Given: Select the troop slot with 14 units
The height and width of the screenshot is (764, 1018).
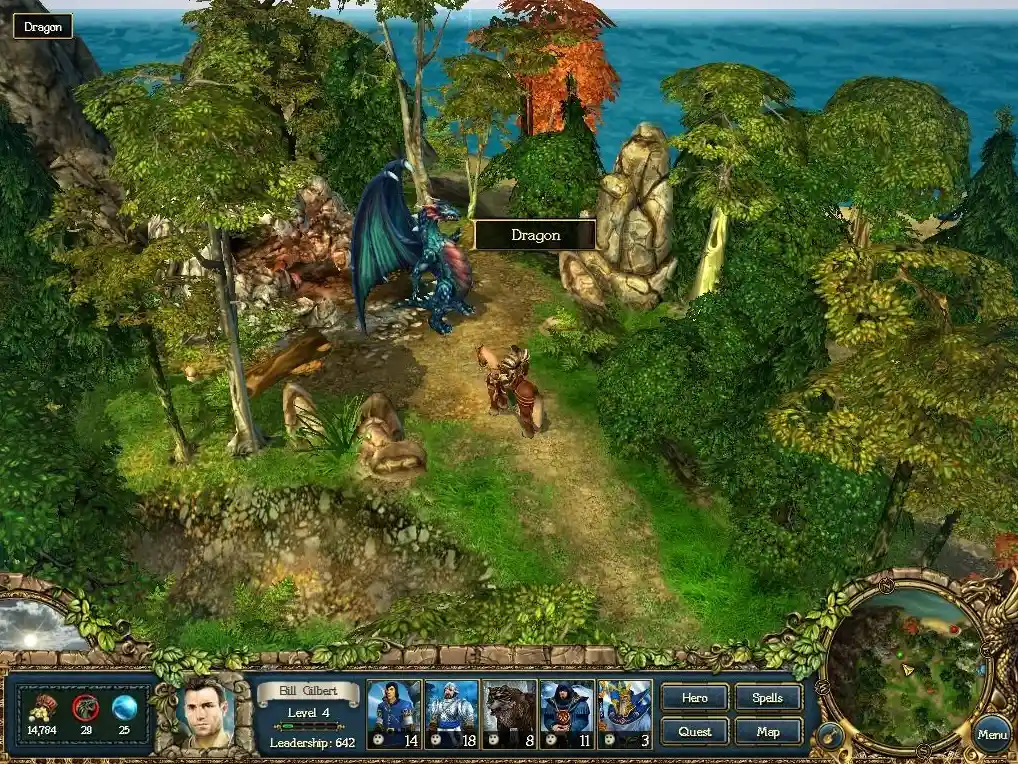Looking at the screenshot, I should pyautogui.click(x=394, y=714).
